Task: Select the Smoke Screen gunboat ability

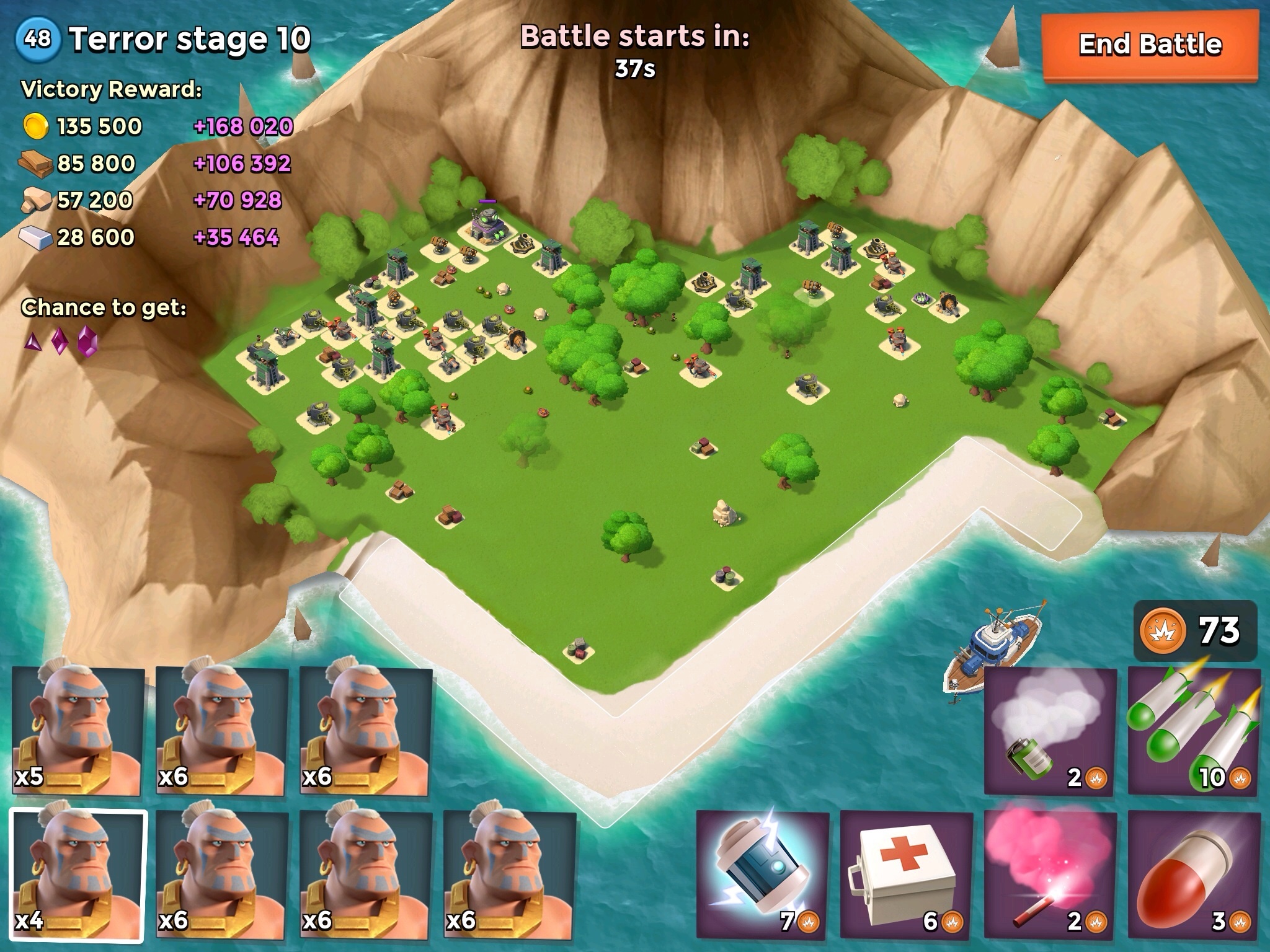Action: (x=1050, y=730)
